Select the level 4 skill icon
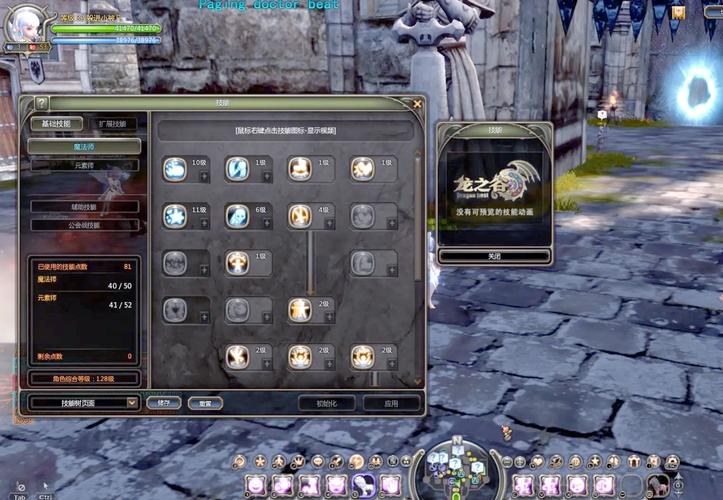 (x=299, y=216)
